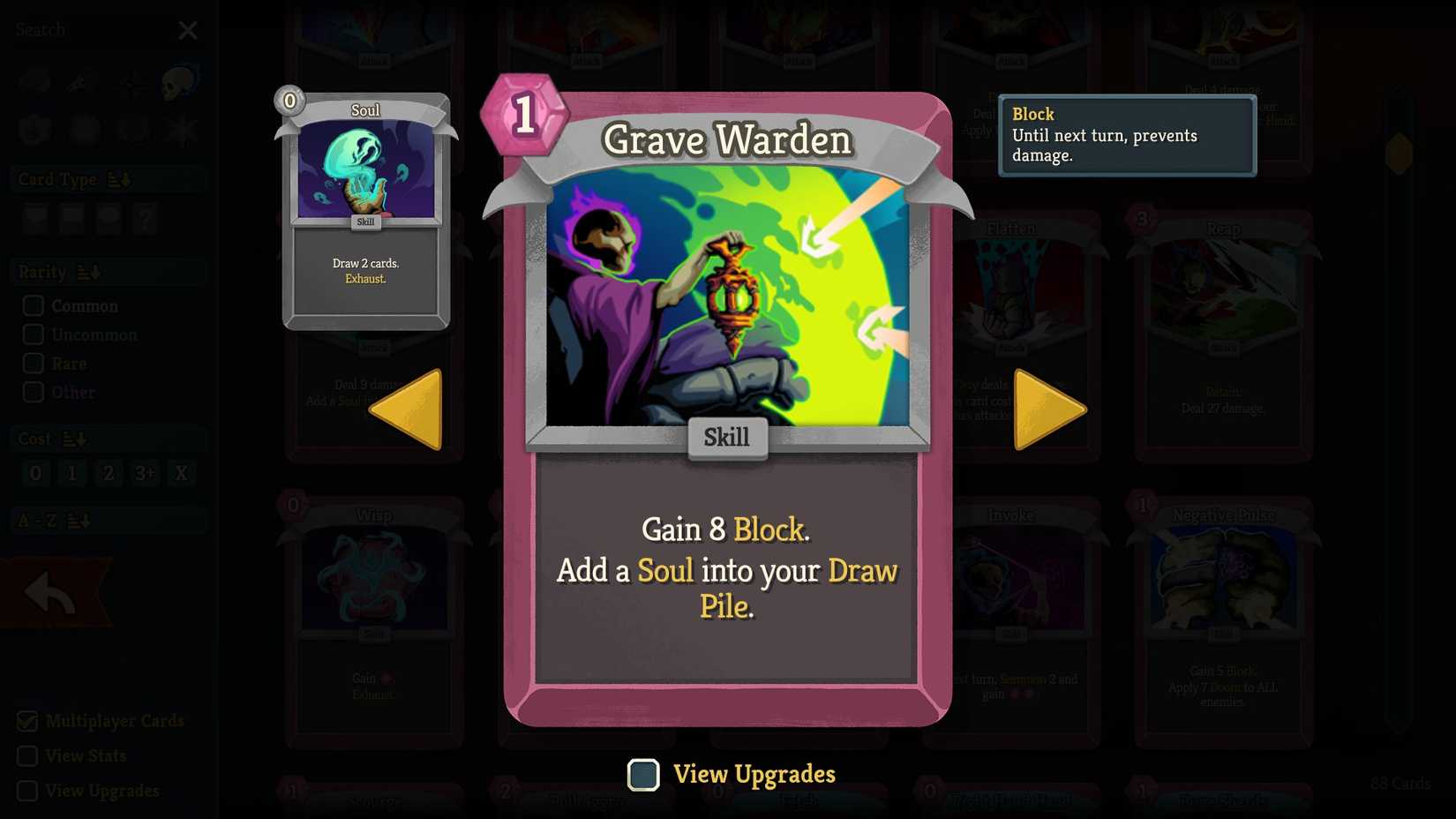
Task: Filter cards by cost 3+
Action: pyautogui.click(x=145, y=473)
